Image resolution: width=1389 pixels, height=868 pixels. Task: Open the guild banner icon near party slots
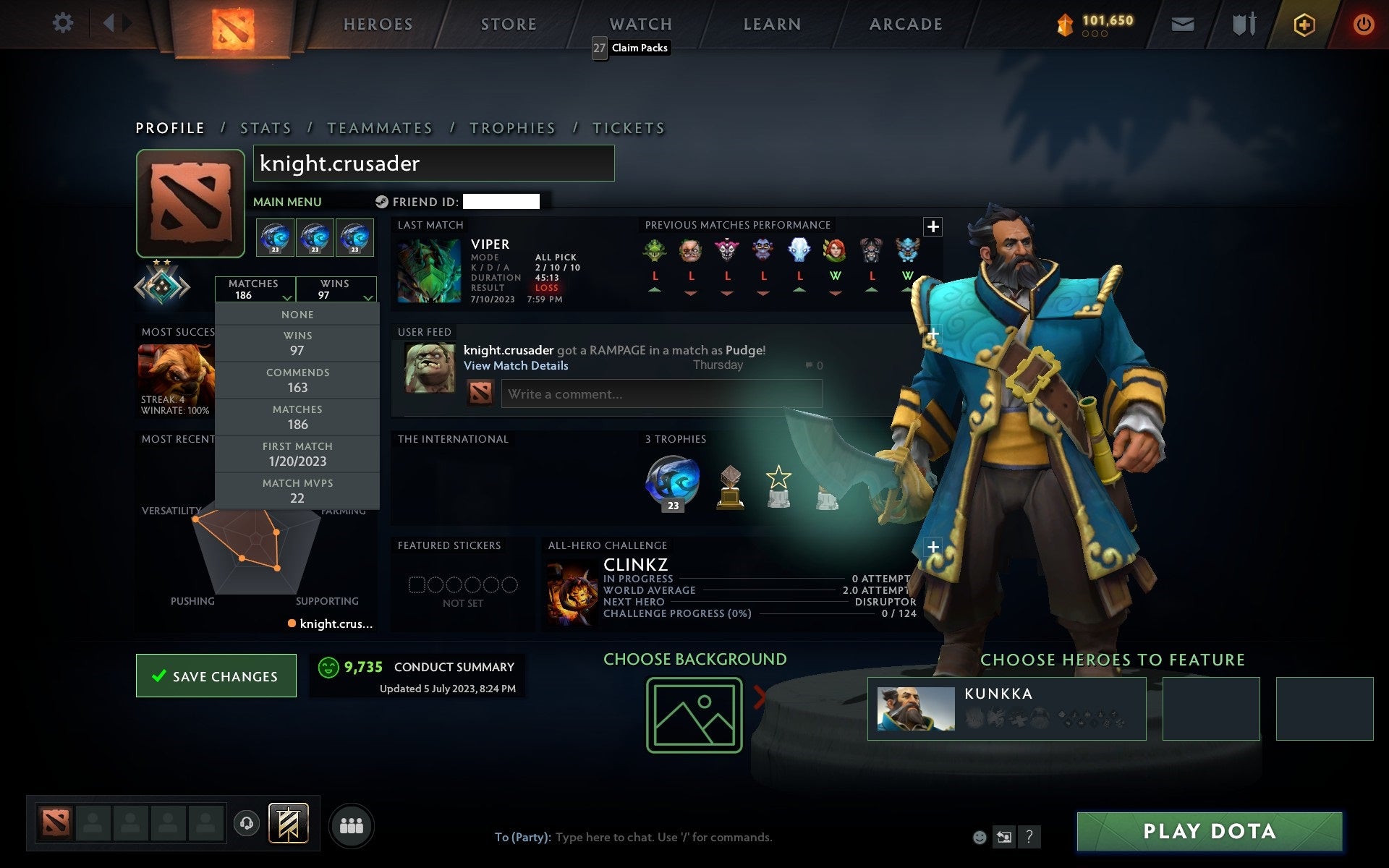pos(289,823)
